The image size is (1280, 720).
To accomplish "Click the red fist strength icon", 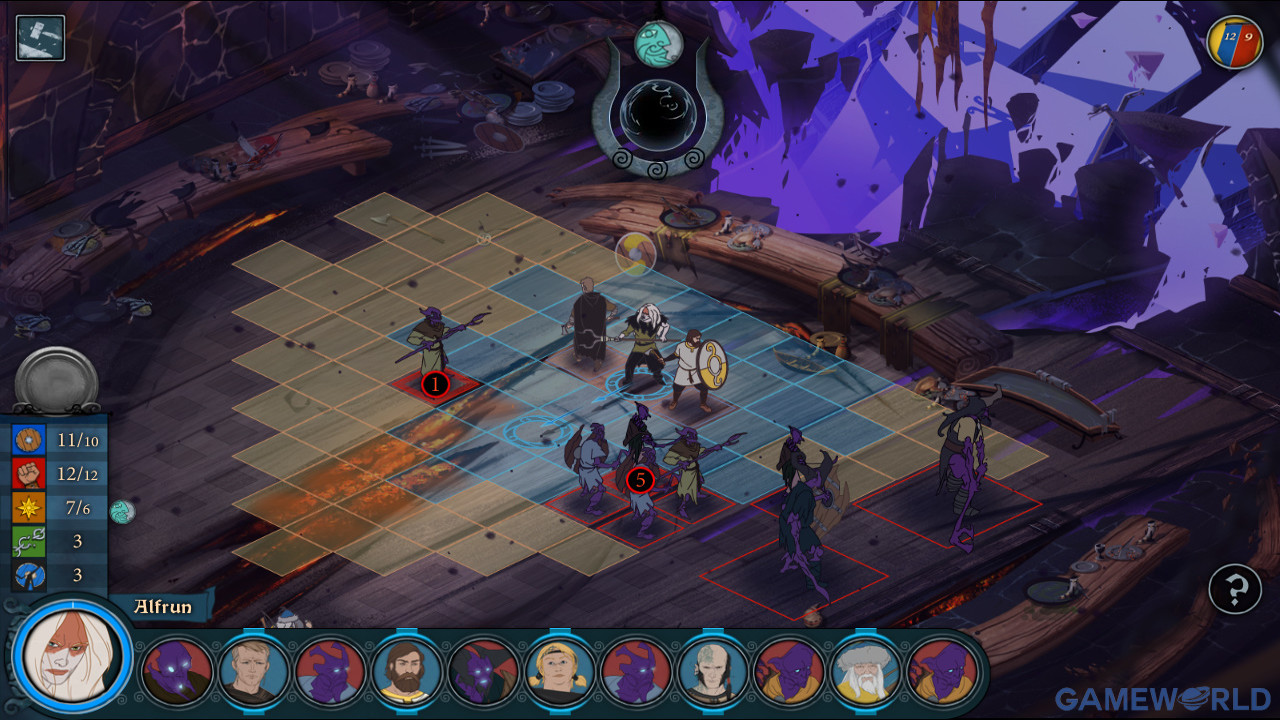I will point(28,474).
